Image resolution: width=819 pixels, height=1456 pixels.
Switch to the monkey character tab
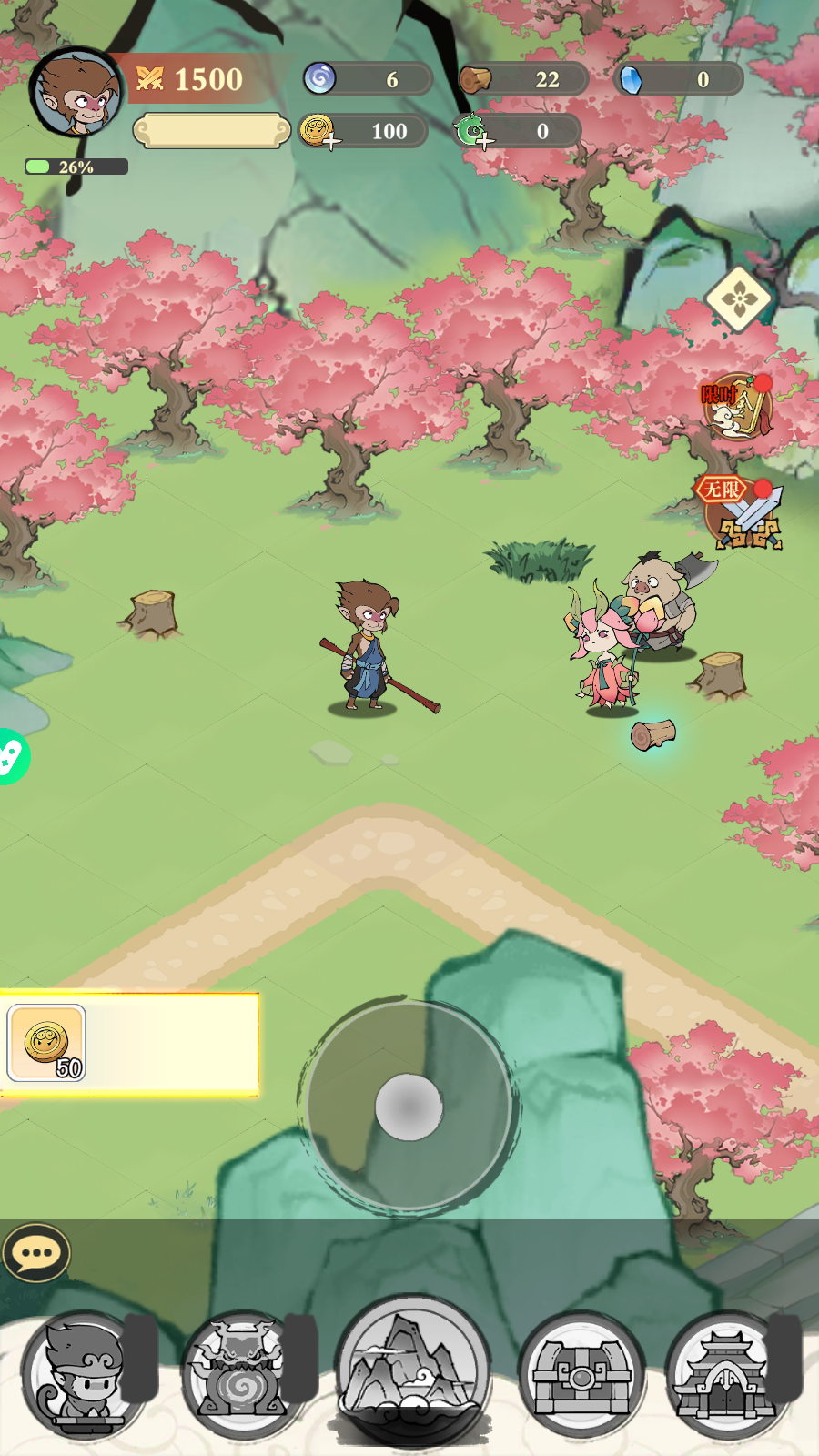point(84,1374)
